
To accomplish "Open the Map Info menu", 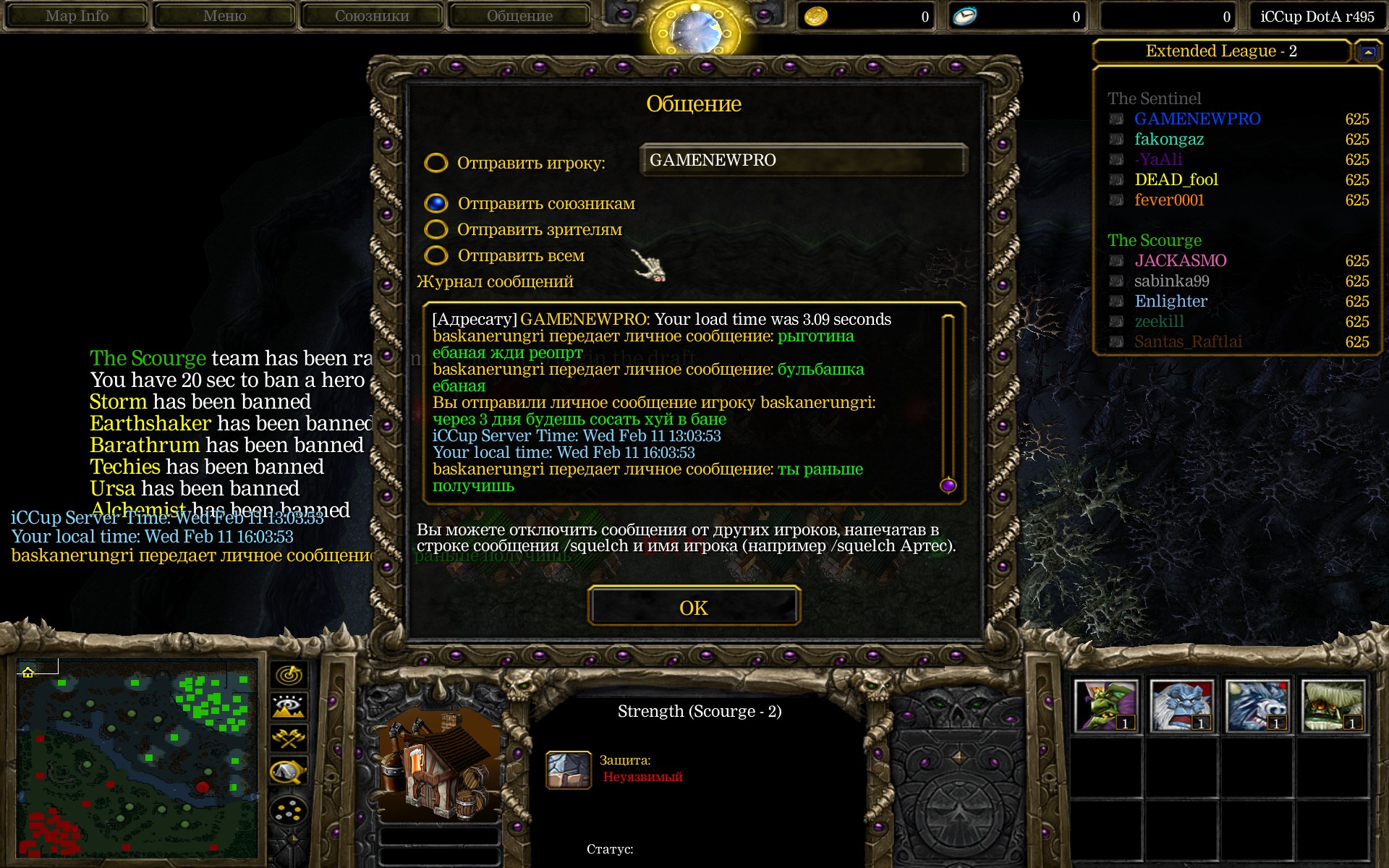I will point(77,16).
